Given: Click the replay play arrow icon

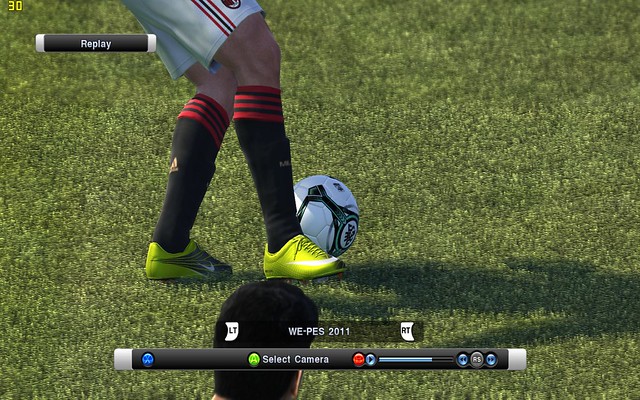Looking at the screenshot, I should tap(371, 359).
